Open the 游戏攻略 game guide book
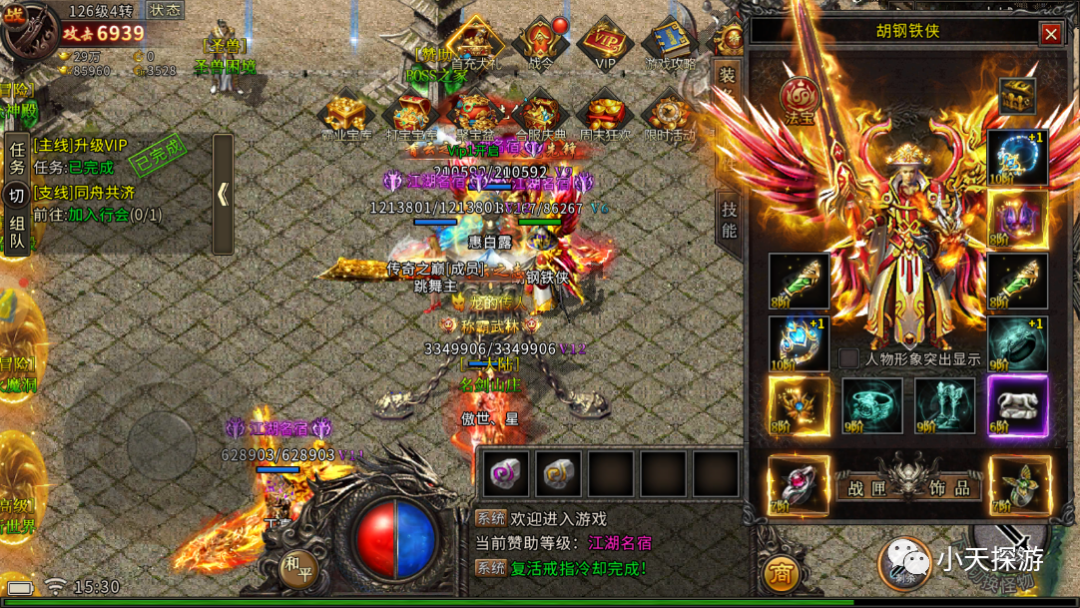This screenshot has height=608, width=1080. coord(668,42)
